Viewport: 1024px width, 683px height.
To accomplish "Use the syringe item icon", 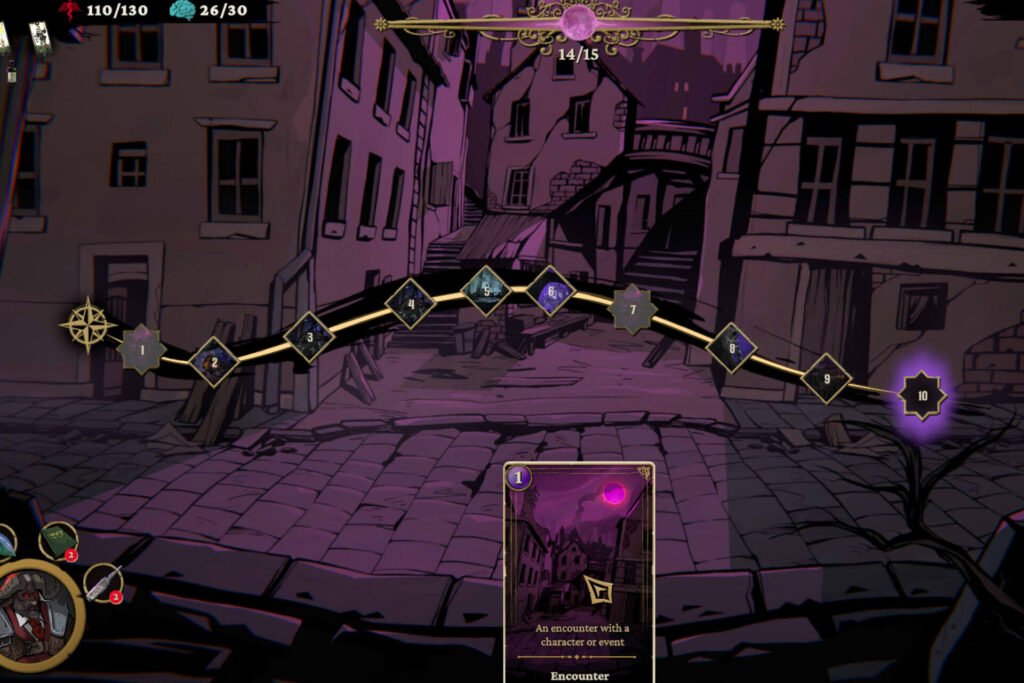I will click(x=103, y=582).
